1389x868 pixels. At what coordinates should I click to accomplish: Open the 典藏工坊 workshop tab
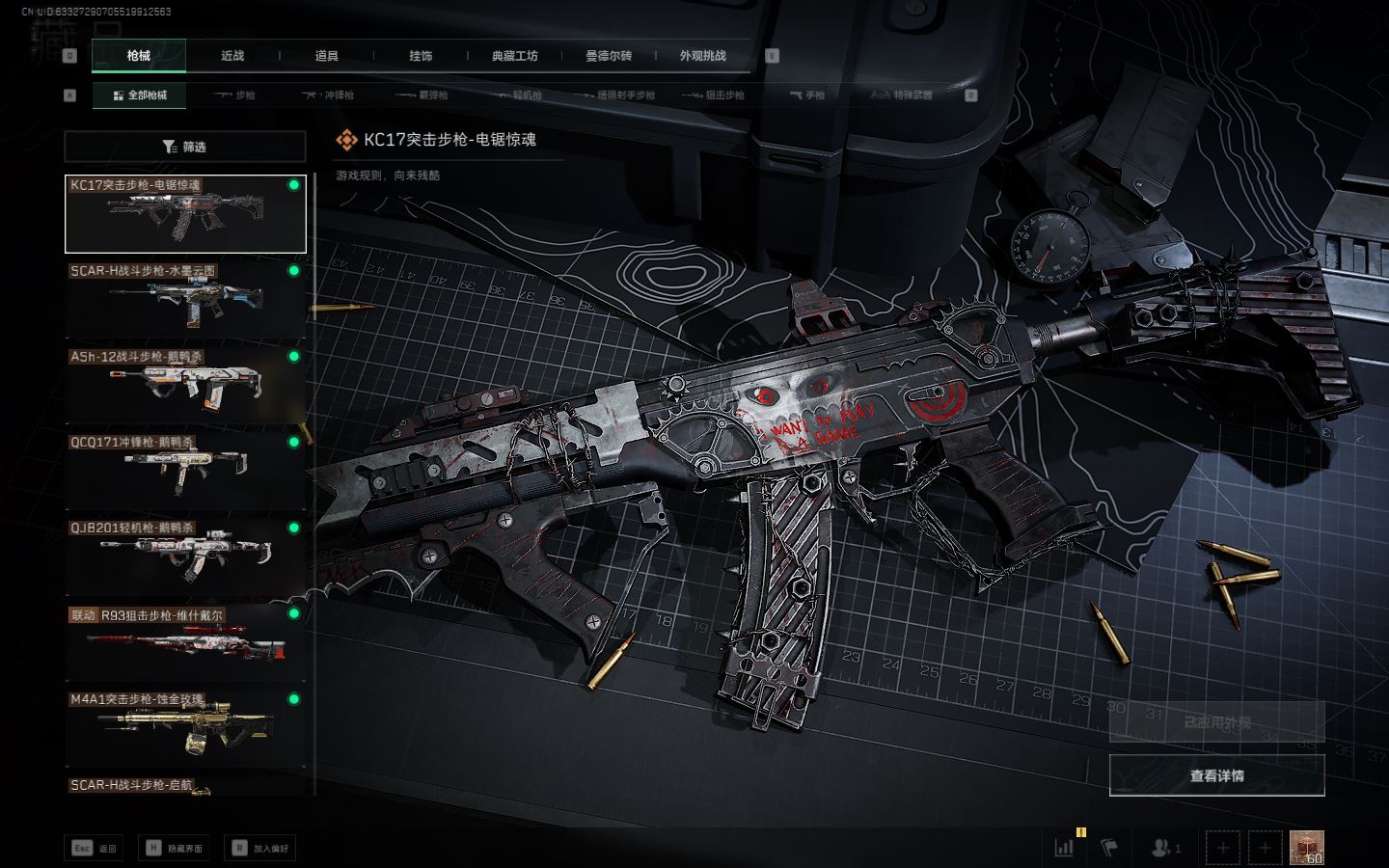coord(514,56)
